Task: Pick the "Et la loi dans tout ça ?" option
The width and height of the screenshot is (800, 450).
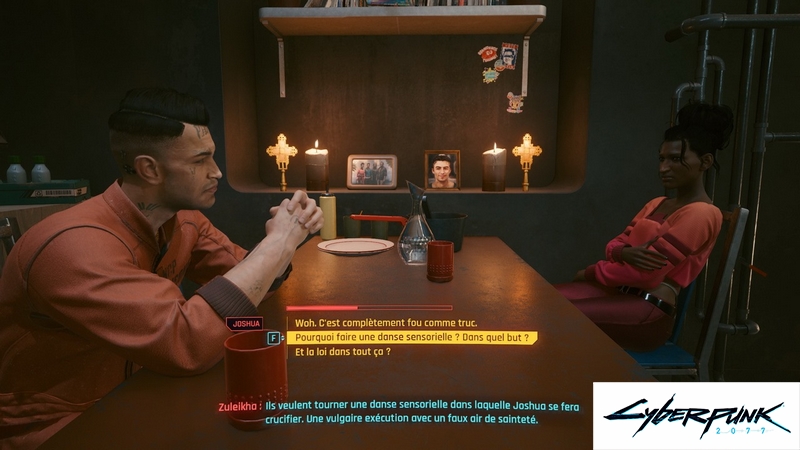Action: [x=342, y=352]
